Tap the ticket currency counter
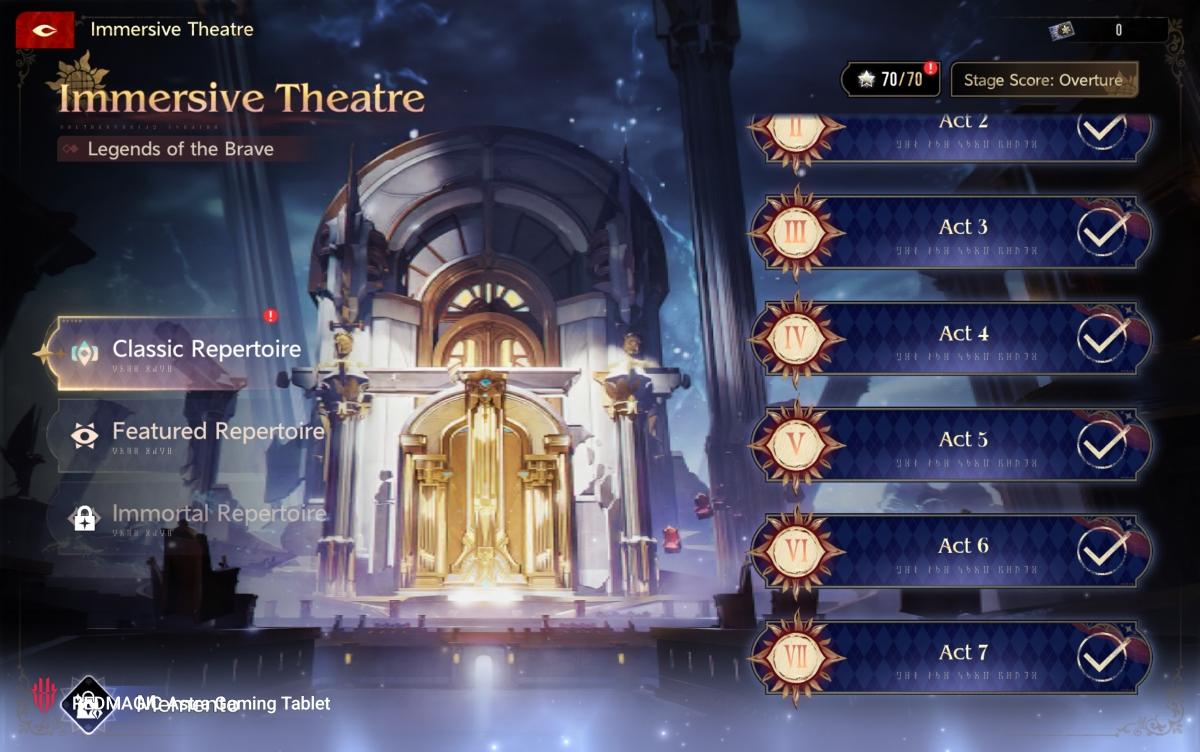Image resolution: width=1200 pixels, height=752 pixels. (1105, 30)
